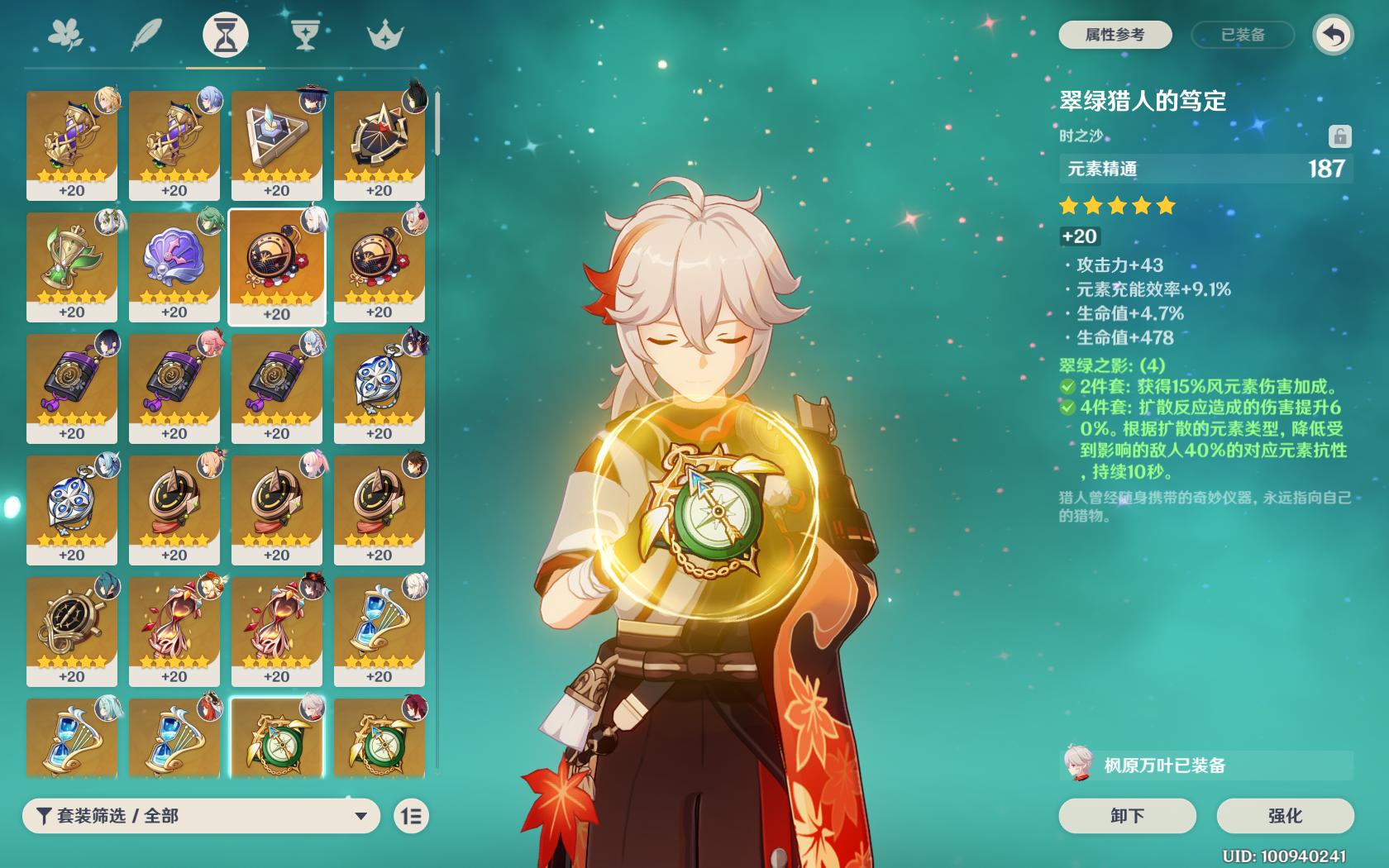This screenshot has height=868, width=1389.
Task: Unequip the artifact with 卸下
Action: (x=1127, y=816)
